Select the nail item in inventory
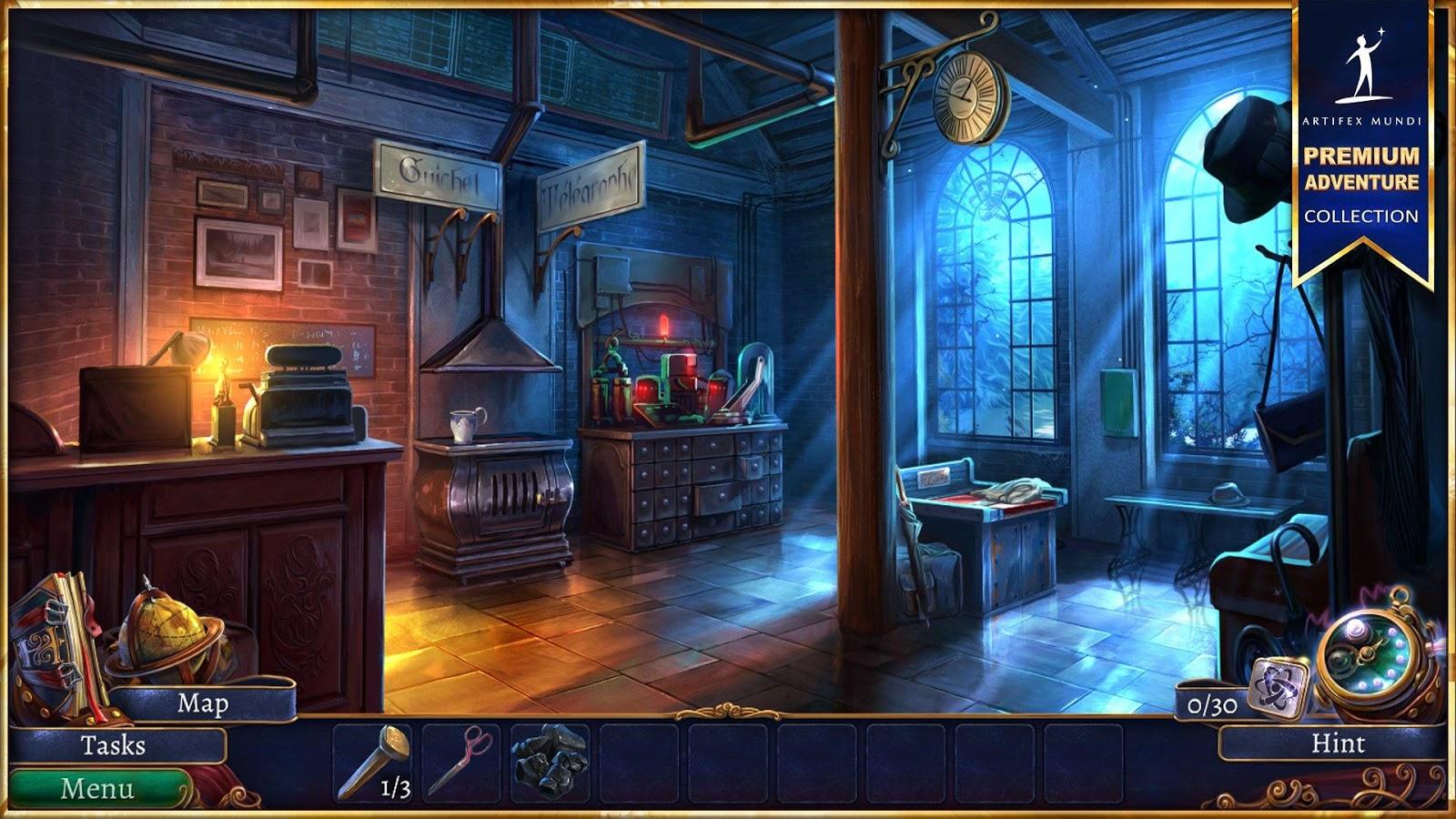 pos(372,763)
